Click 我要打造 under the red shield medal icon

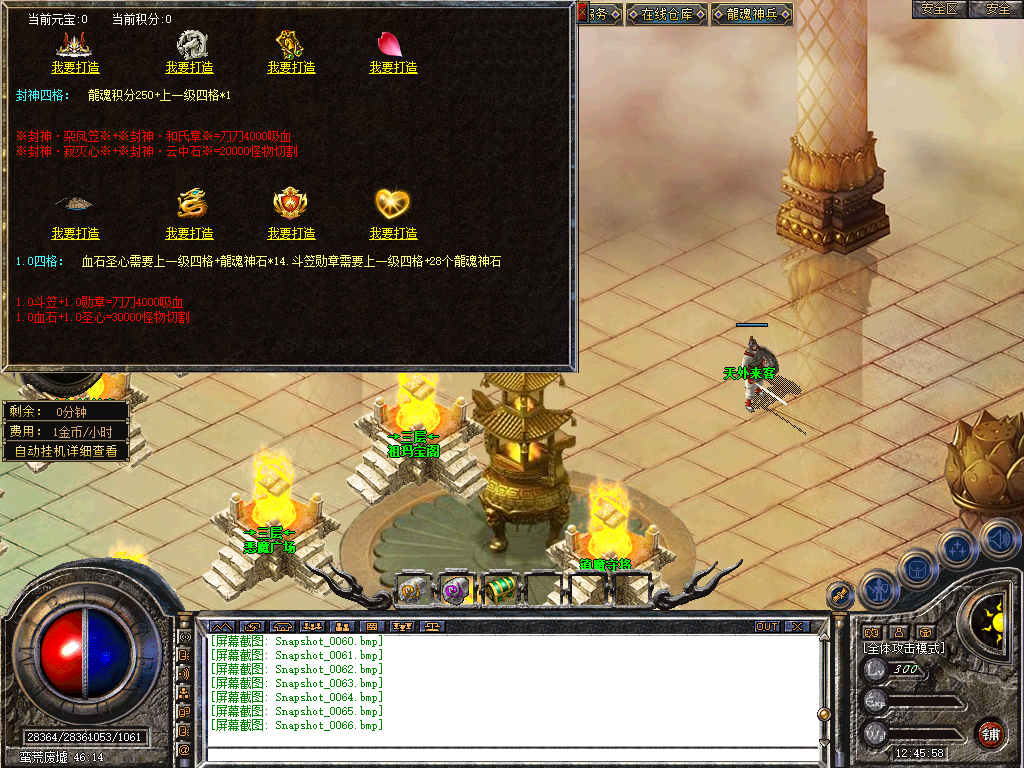point(291,233)
